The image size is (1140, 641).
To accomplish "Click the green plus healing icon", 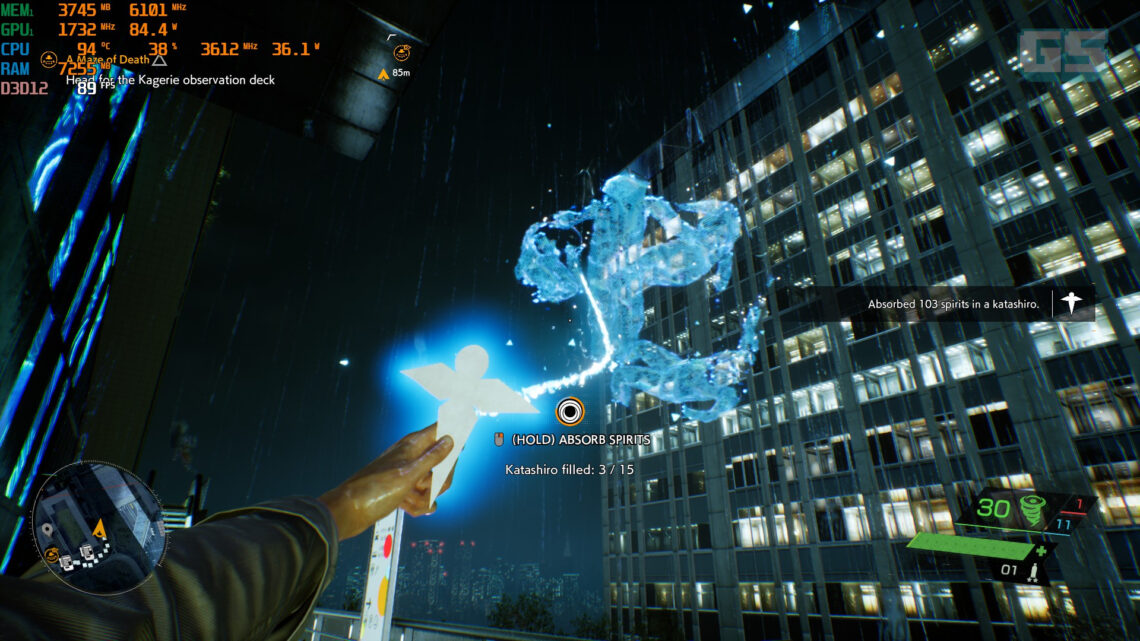I will (x=1042, y=550).
